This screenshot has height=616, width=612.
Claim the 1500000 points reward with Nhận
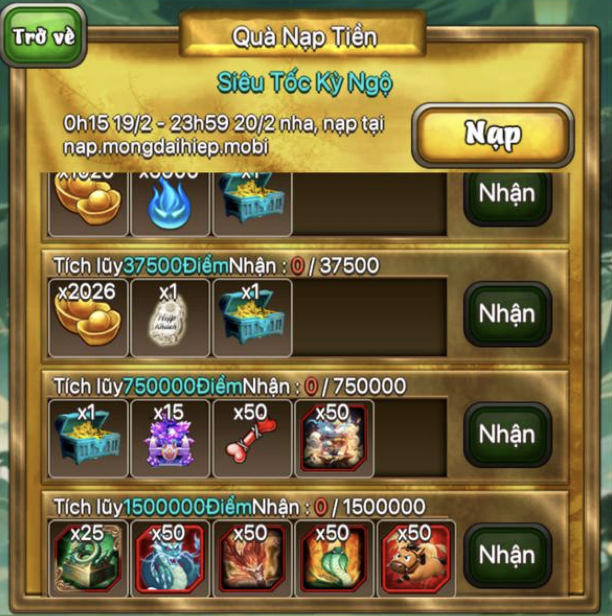coord(507,555)
